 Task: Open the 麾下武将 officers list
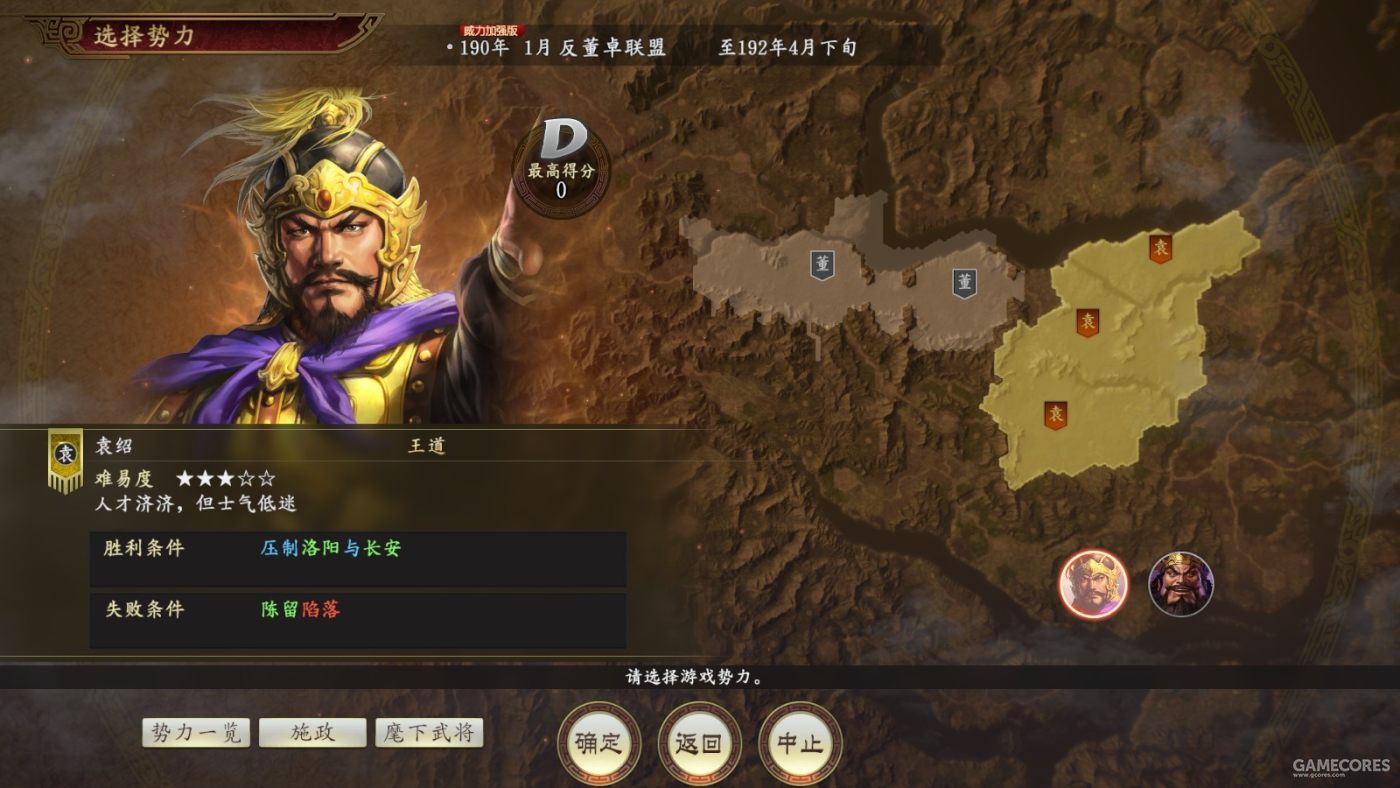tap(428, 732)
